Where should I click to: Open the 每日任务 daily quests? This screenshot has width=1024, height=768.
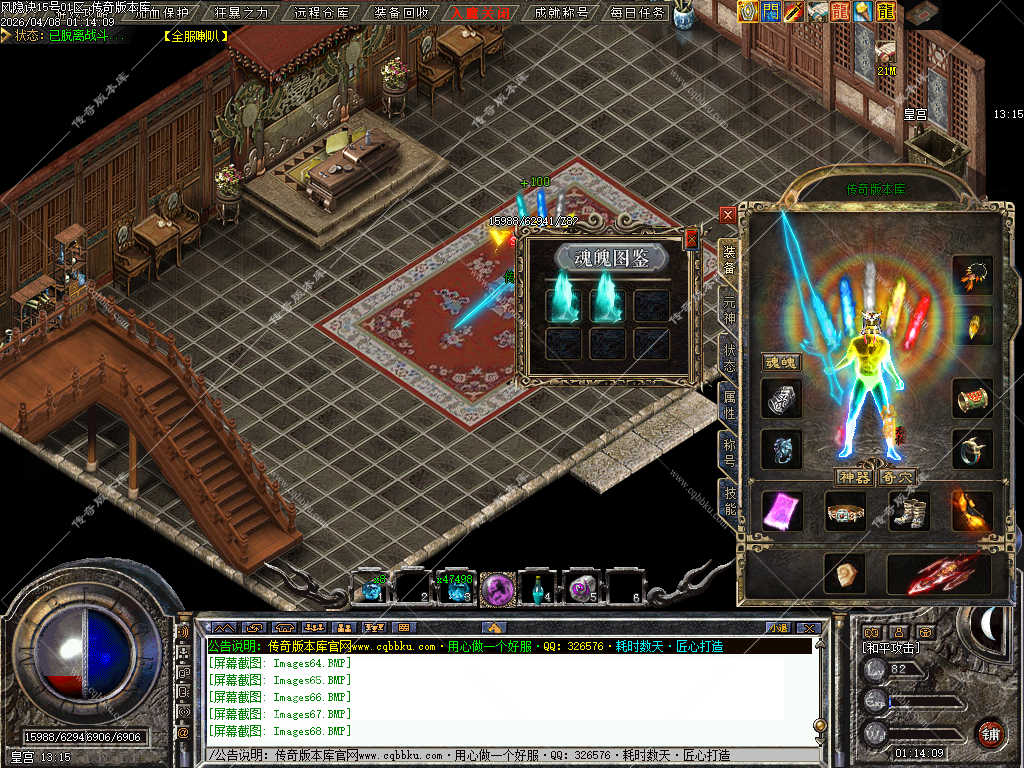coord(637,13)
